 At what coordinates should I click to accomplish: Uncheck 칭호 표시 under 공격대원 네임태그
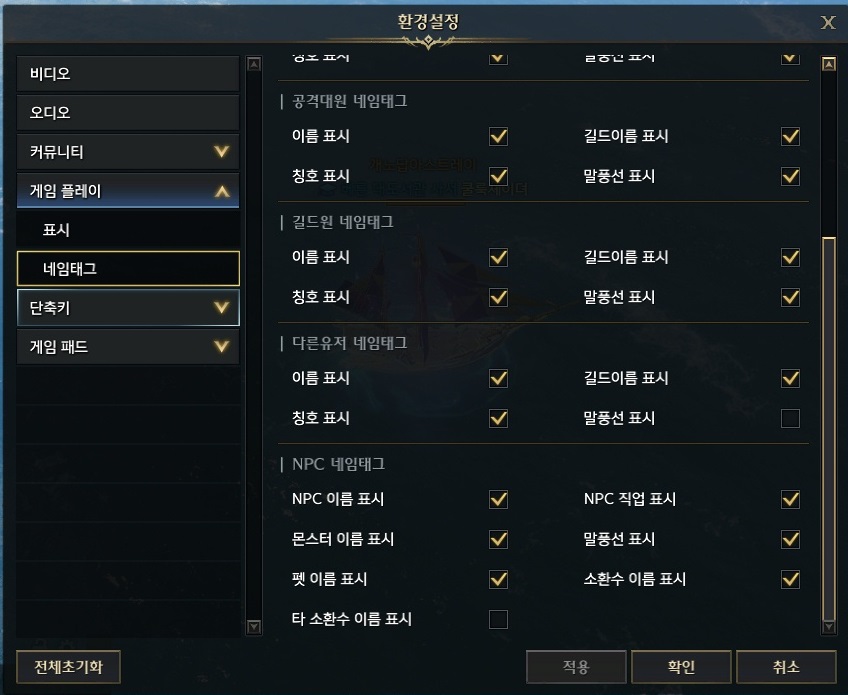[498, 176]
